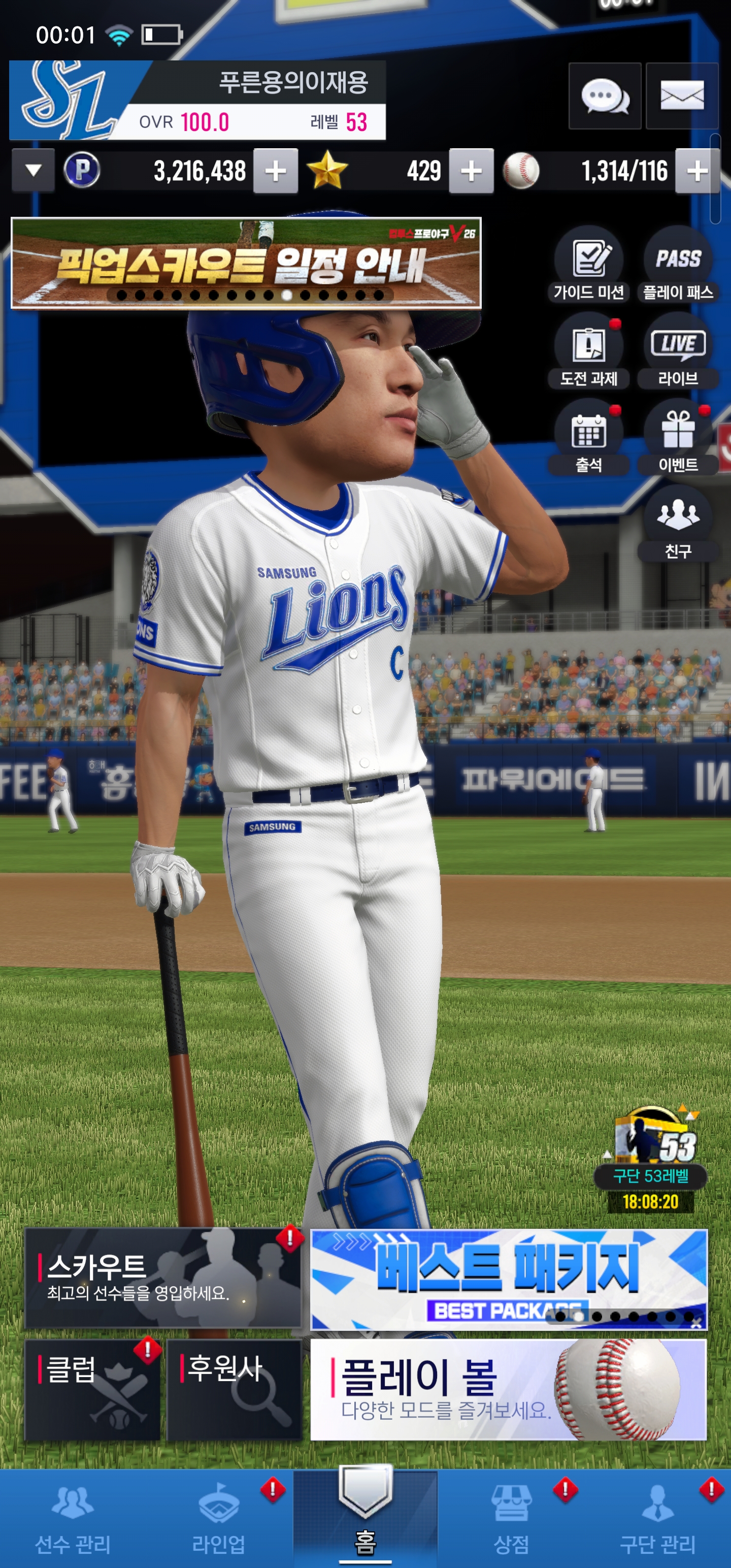731x1568 pixels.
Task: Open the 베스트 패키지 package banner
Action: pyautogui.click(x=508, y=1278)
